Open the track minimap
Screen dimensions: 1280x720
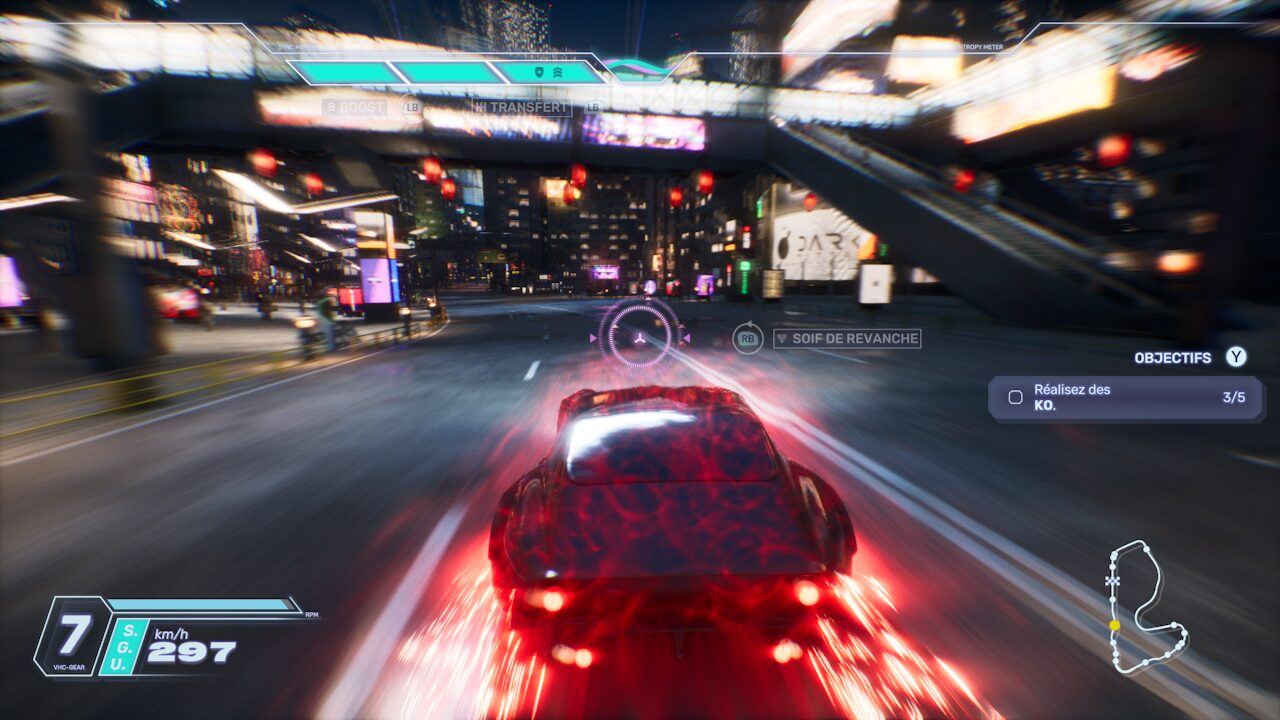coord(1146,607)
